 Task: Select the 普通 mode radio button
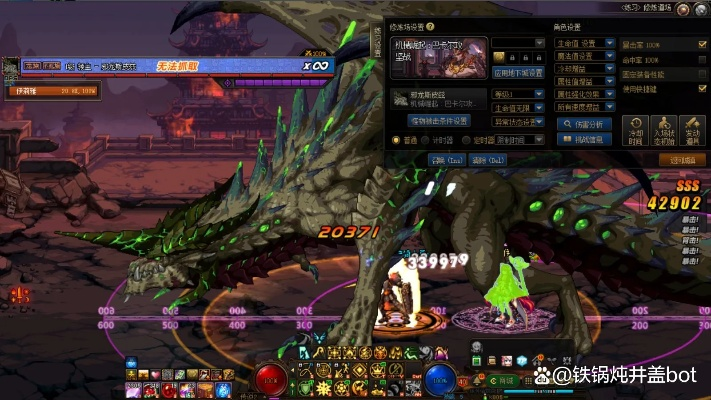coord(394,140)
